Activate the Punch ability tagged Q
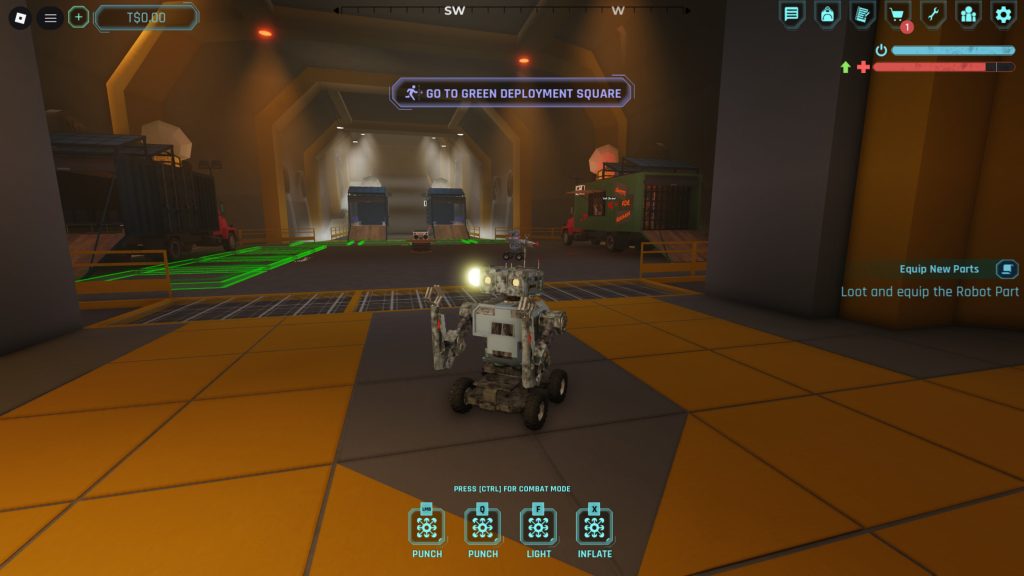1024x576 pixels. 483,527
